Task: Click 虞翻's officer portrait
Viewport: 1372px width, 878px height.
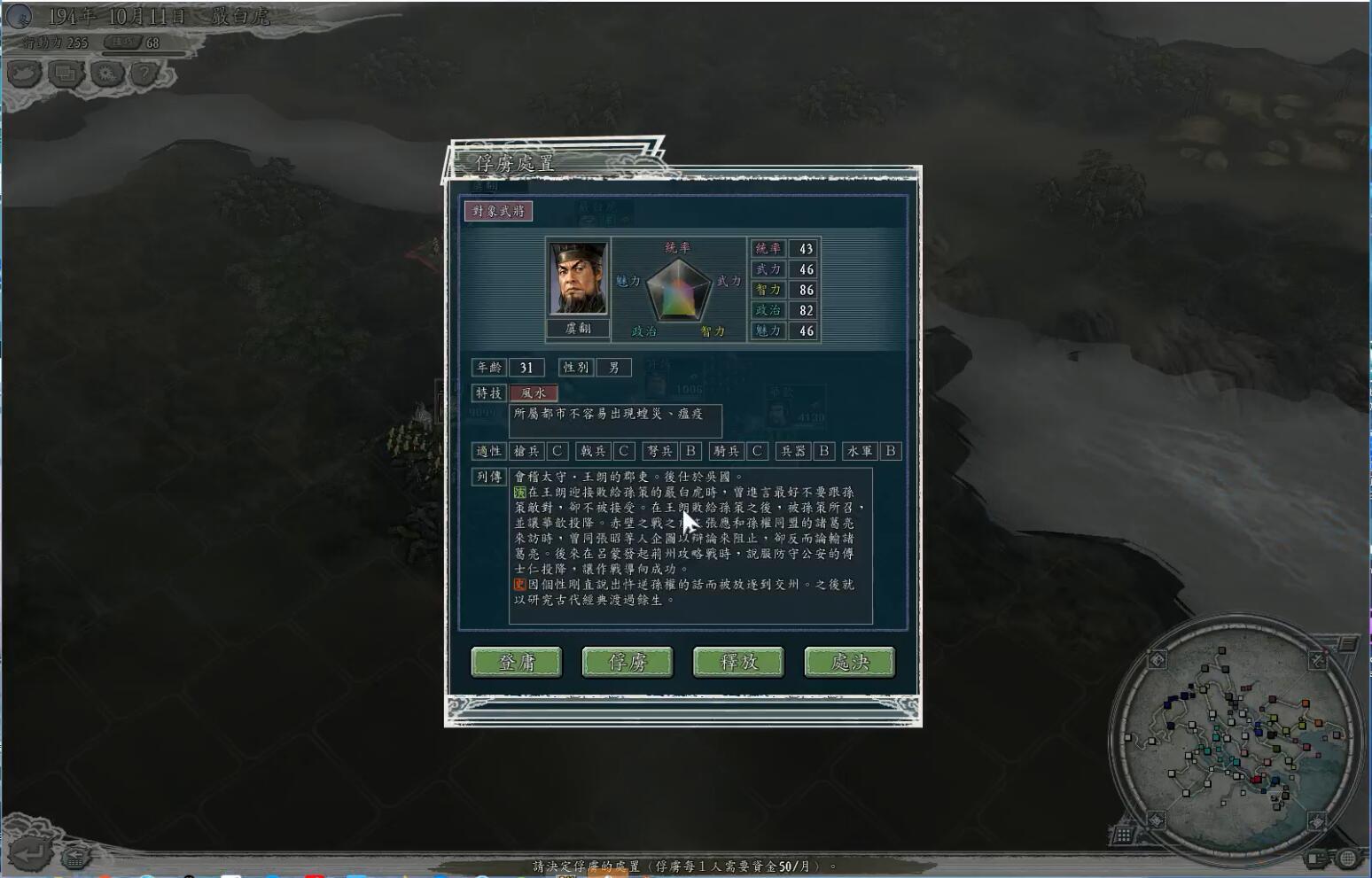Action: pos(578,279)
